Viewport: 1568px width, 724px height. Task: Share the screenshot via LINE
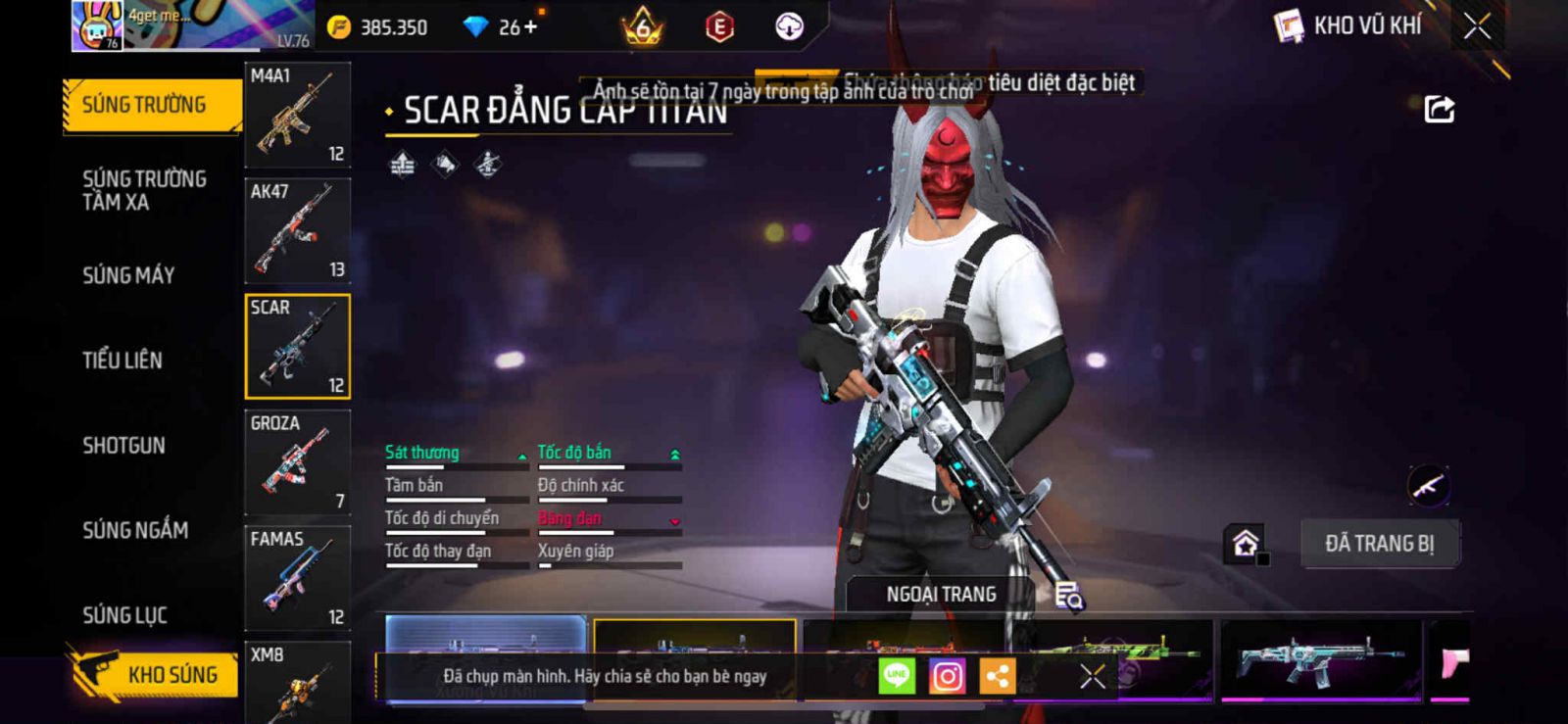click(x=897, y=676)
